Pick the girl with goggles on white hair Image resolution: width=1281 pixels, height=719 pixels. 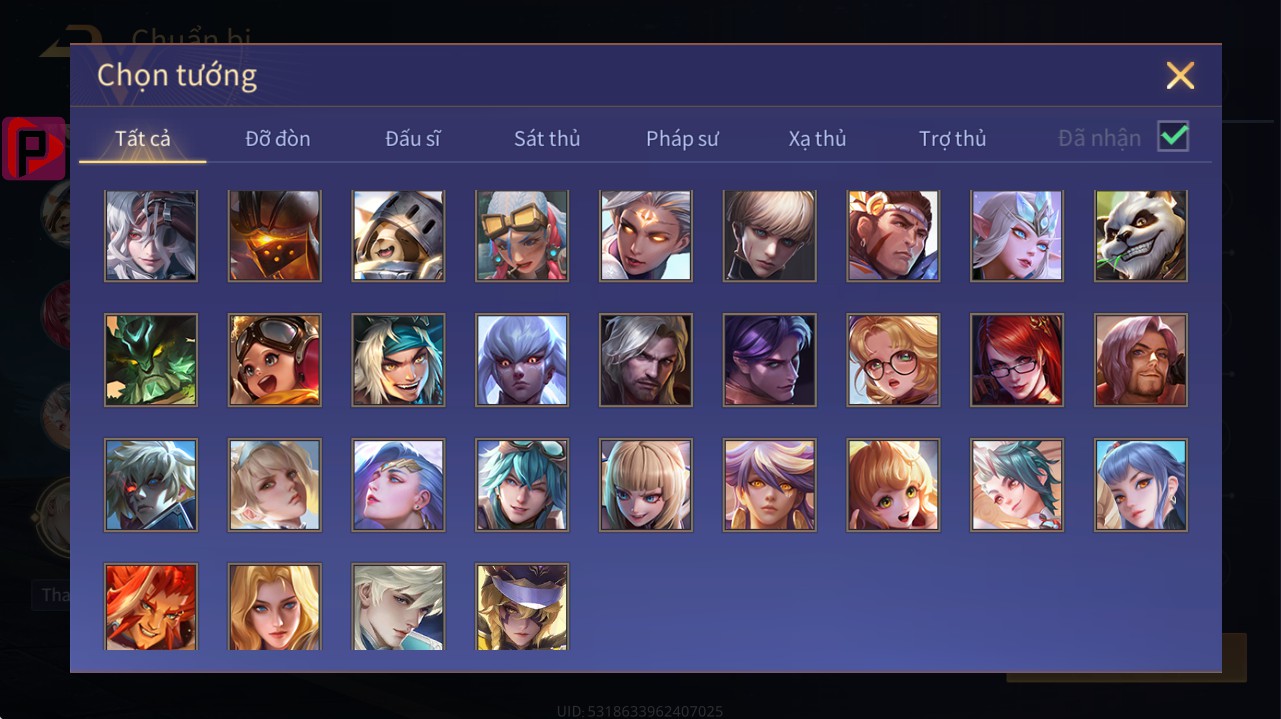(522, 236)
